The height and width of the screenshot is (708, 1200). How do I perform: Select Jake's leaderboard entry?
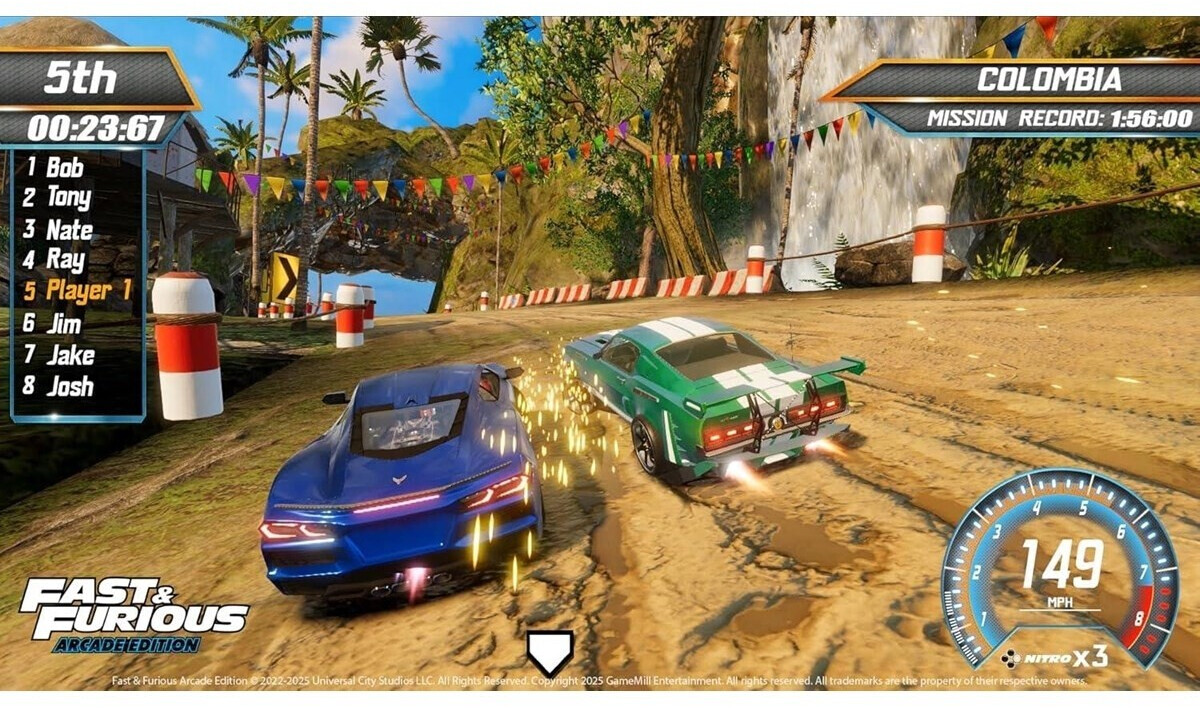[x=70, y=355]
